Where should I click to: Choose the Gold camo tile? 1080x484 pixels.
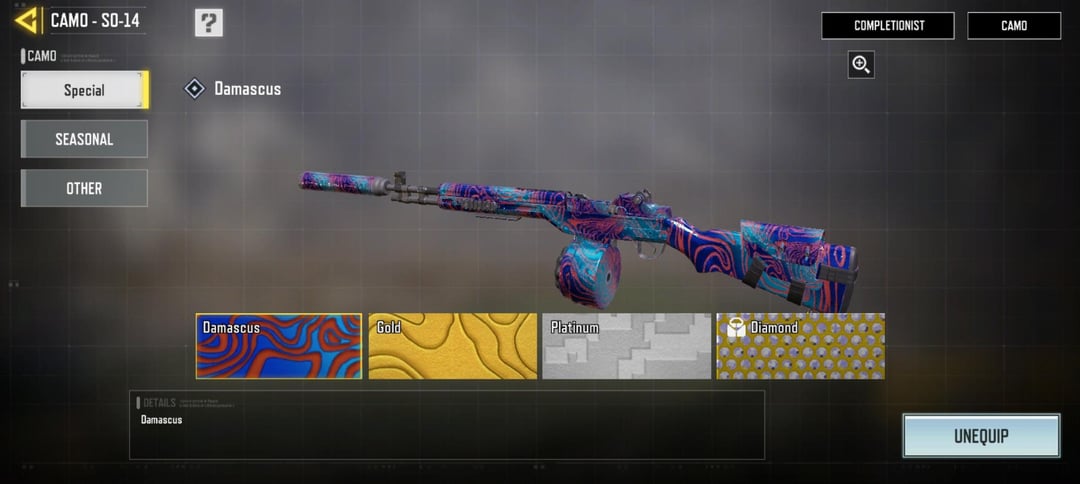[x=452, y=346]
